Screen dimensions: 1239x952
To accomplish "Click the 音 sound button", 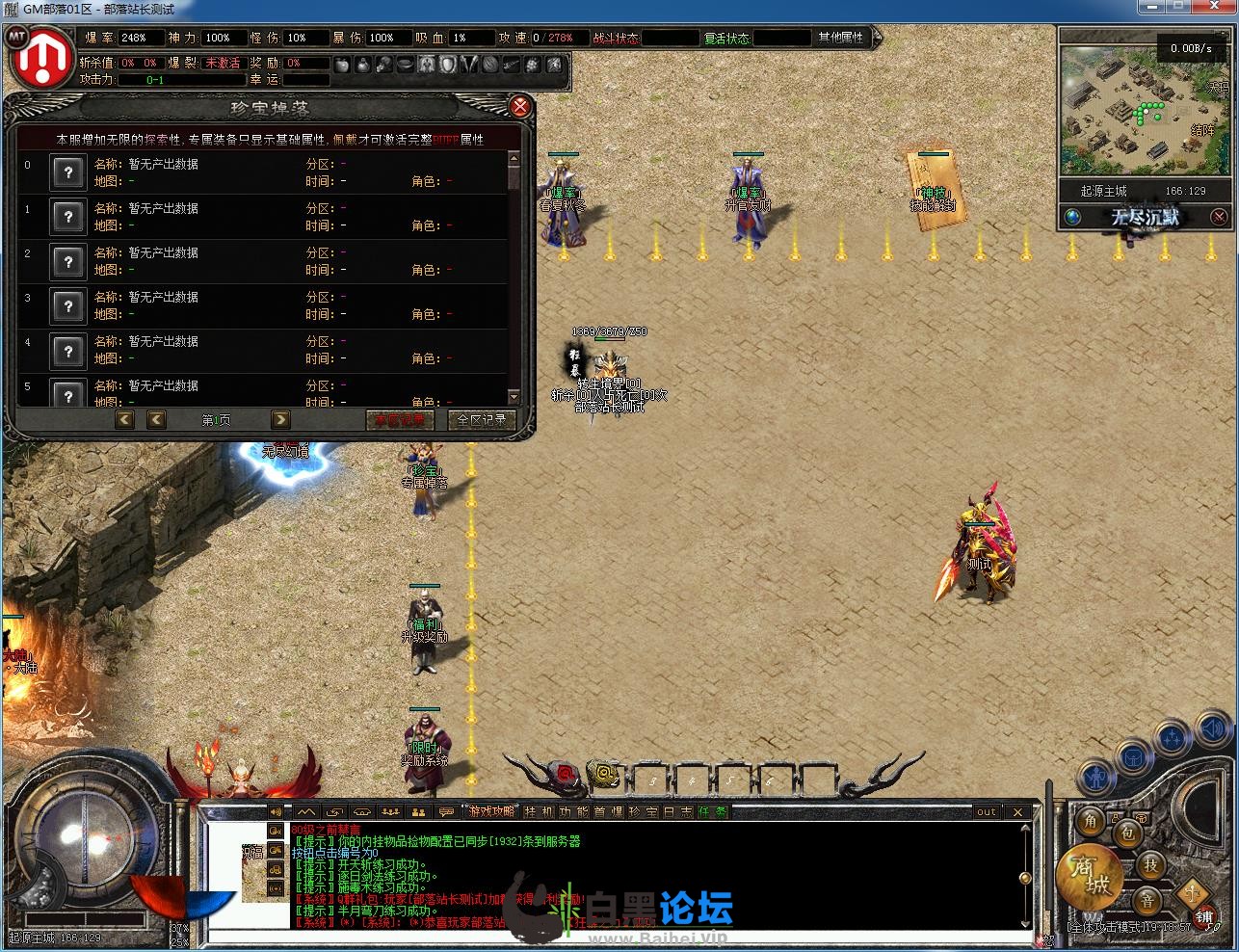I will (x=1146, y=902).
